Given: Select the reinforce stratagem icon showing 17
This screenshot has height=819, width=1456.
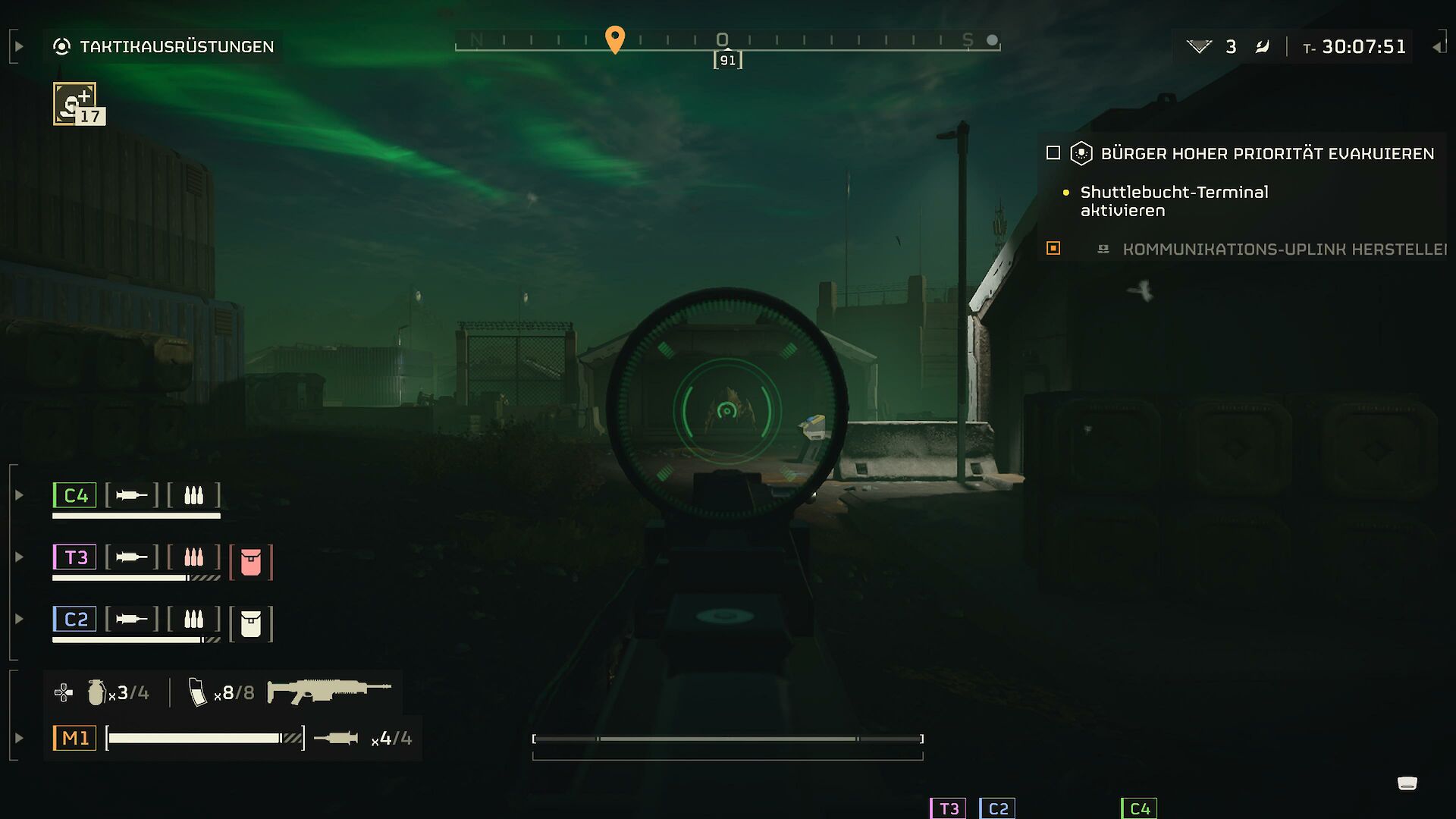Looking at the screenshot, I should [75, 103].
